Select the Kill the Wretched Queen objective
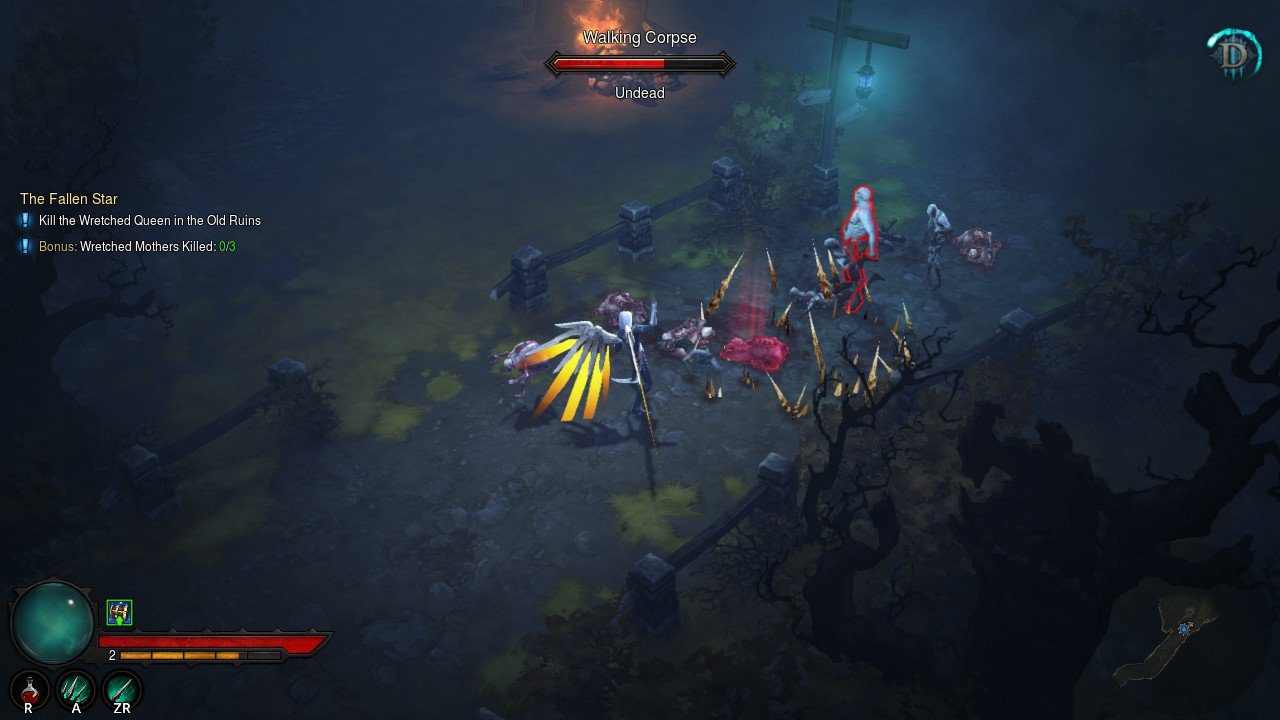 (149, 220)
